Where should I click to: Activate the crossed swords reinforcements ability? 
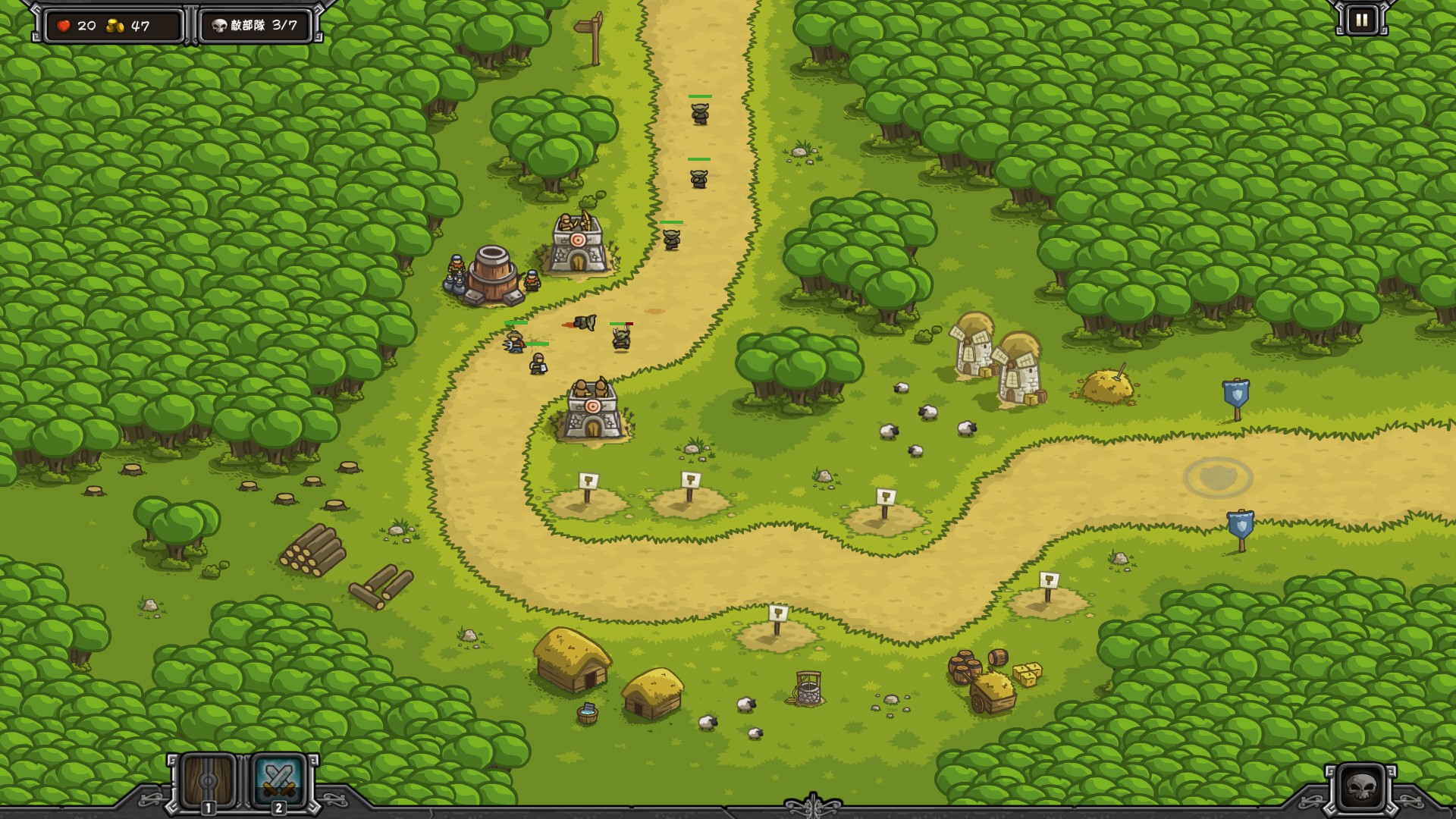point(278,780)
